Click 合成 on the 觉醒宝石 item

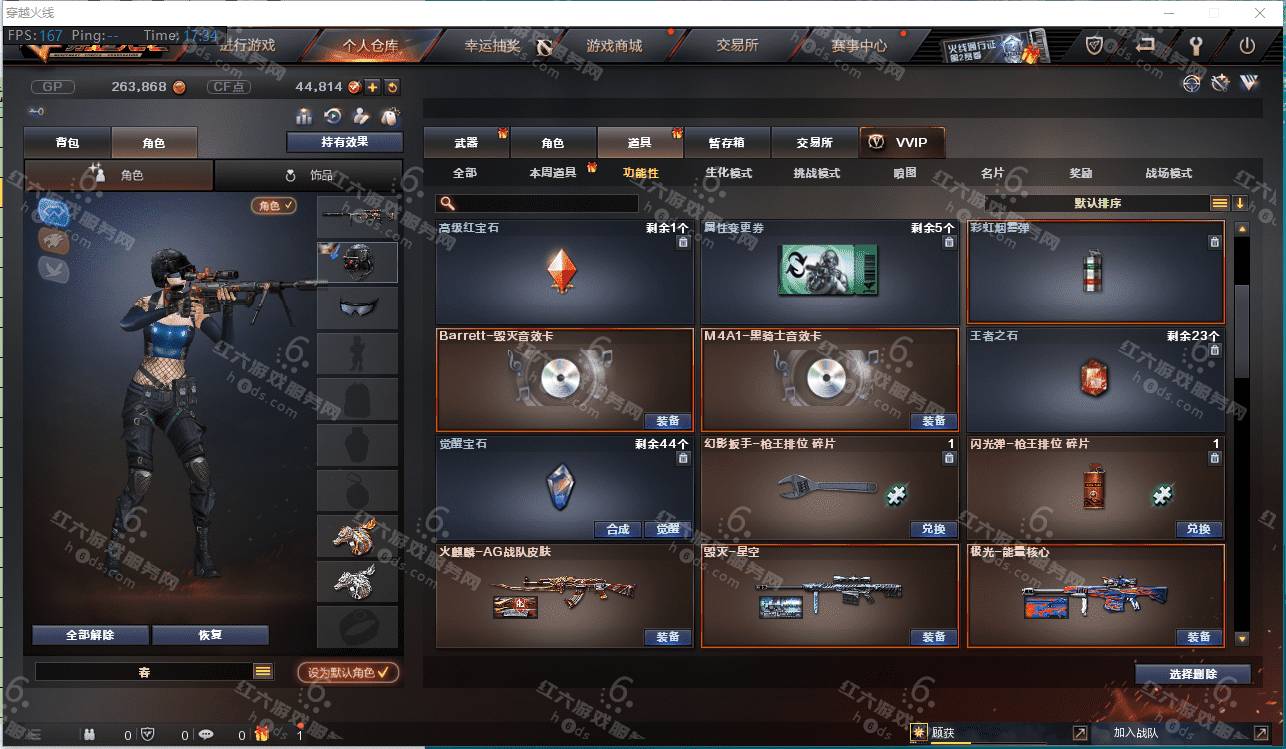(x=618, y=529)
